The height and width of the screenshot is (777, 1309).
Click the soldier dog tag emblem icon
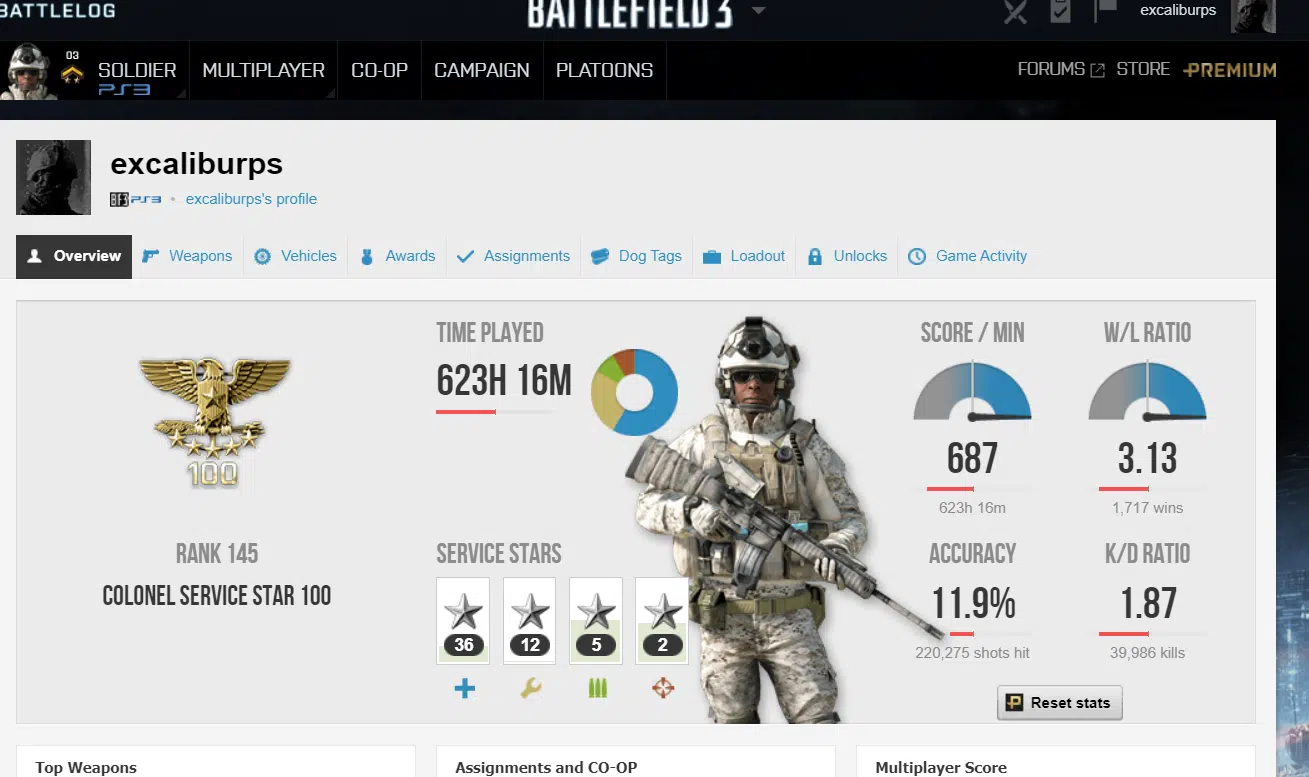(53, 177)
